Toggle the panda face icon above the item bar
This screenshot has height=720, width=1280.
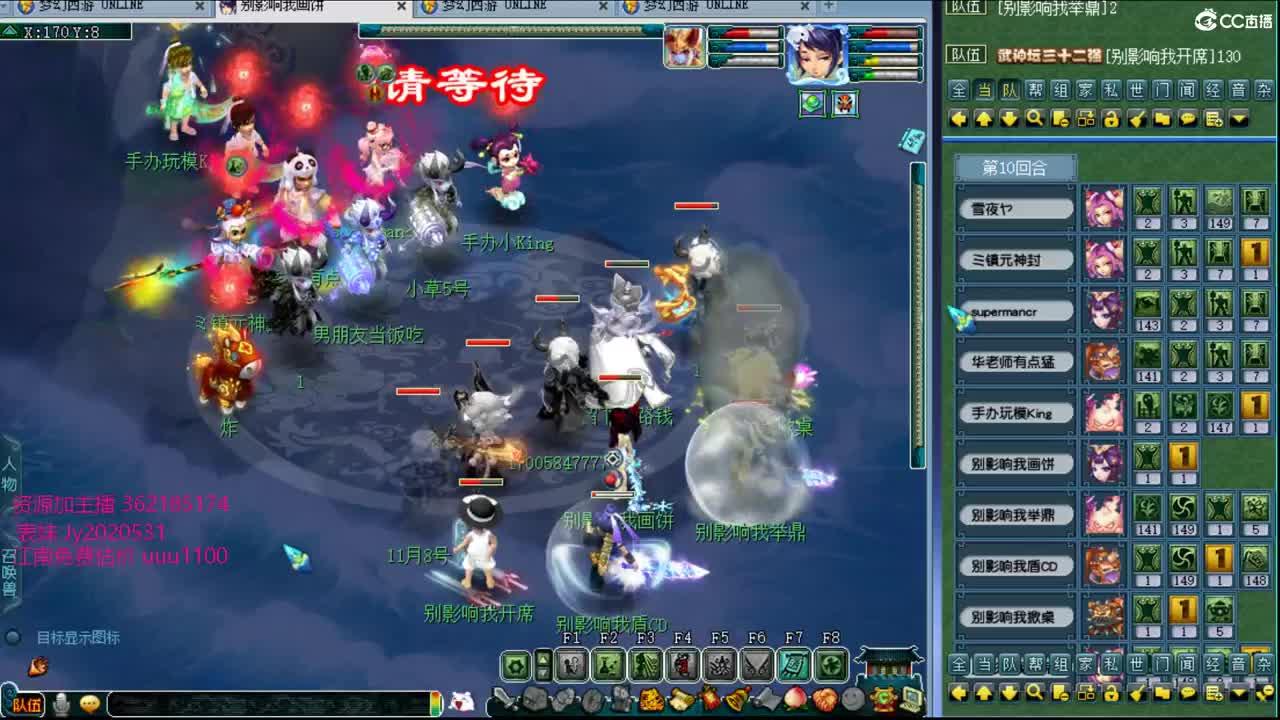tap(463, 702)
